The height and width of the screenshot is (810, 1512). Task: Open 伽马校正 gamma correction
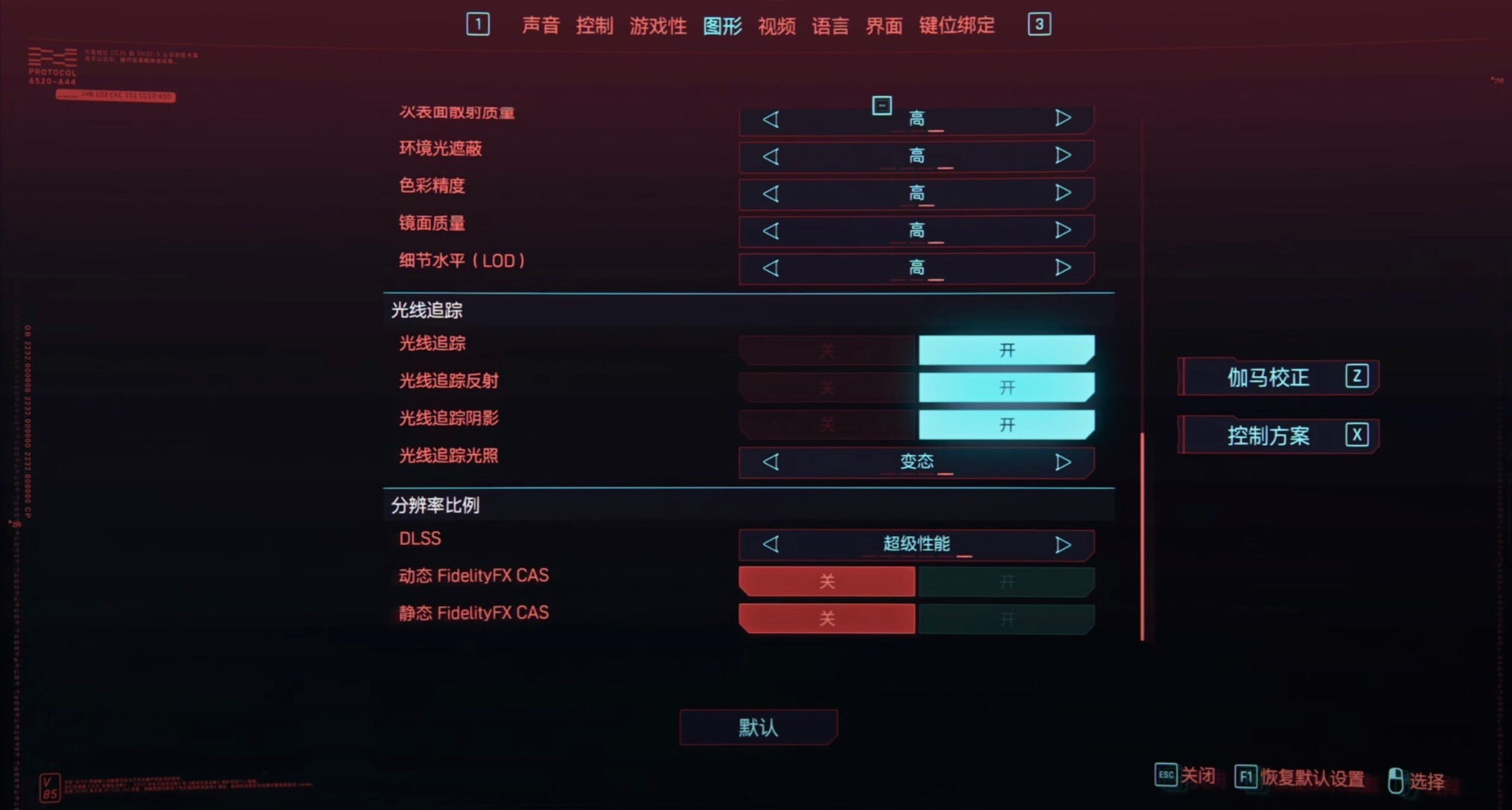1277,377
